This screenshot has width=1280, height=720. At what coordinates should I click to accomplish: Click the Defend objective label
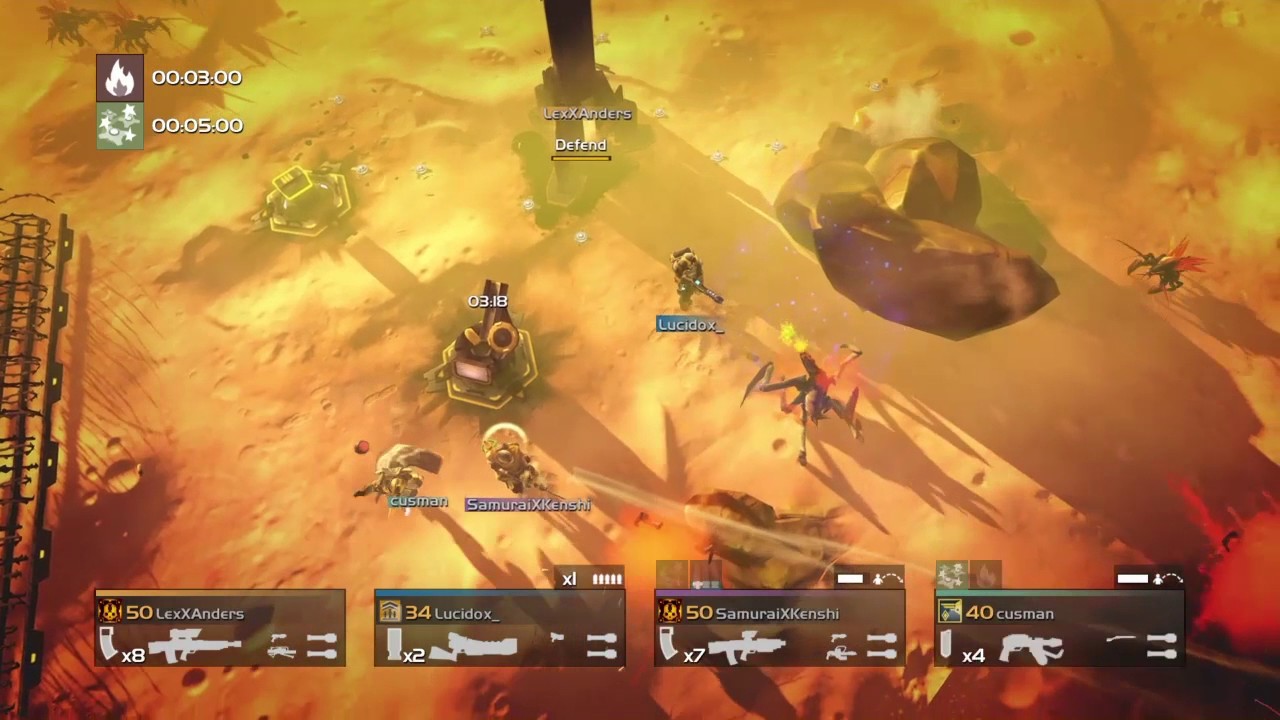point(580,145)
